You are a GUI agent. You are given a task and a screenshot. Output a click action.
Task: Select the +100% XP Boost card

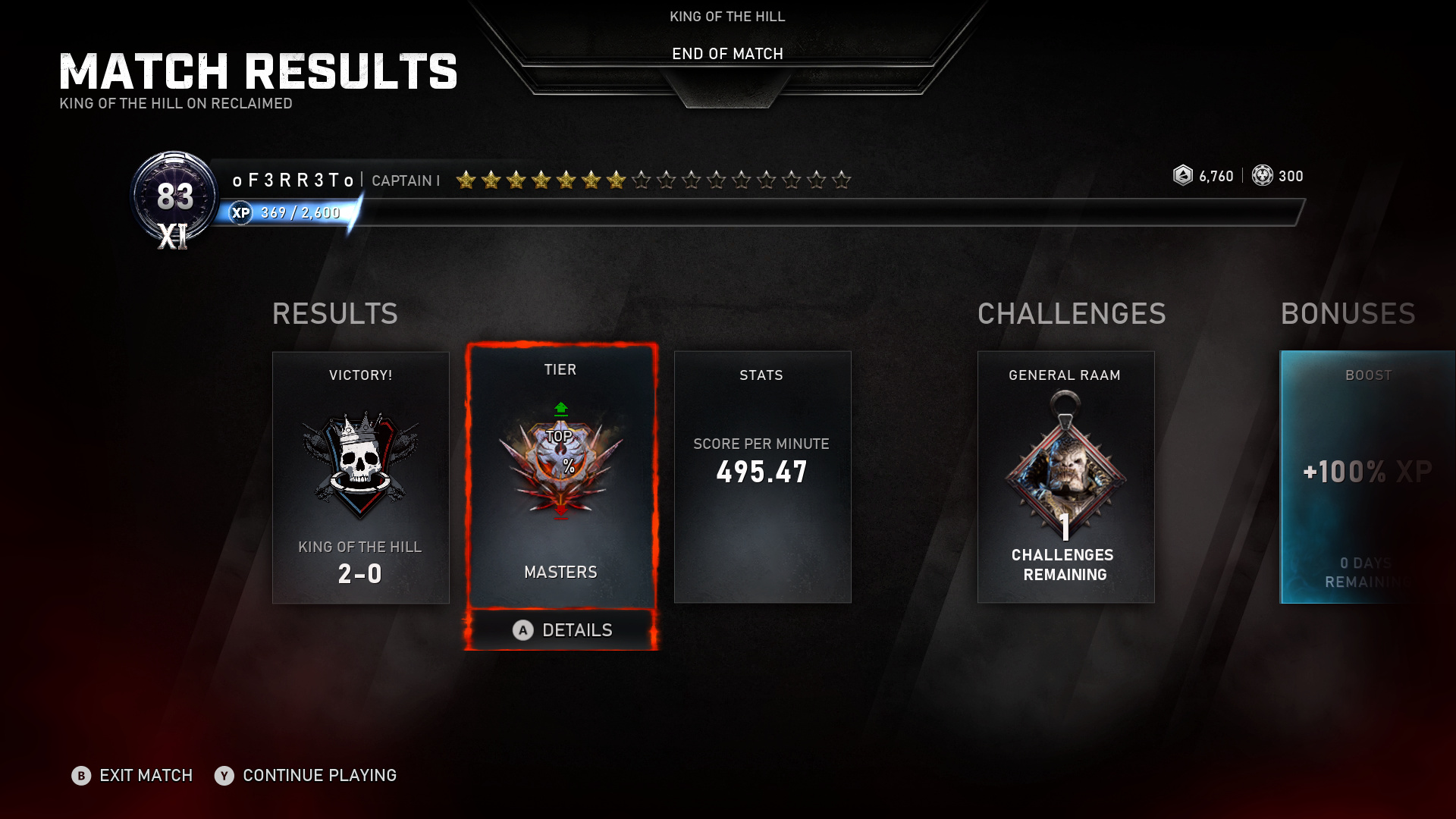tap(1367, 477)
